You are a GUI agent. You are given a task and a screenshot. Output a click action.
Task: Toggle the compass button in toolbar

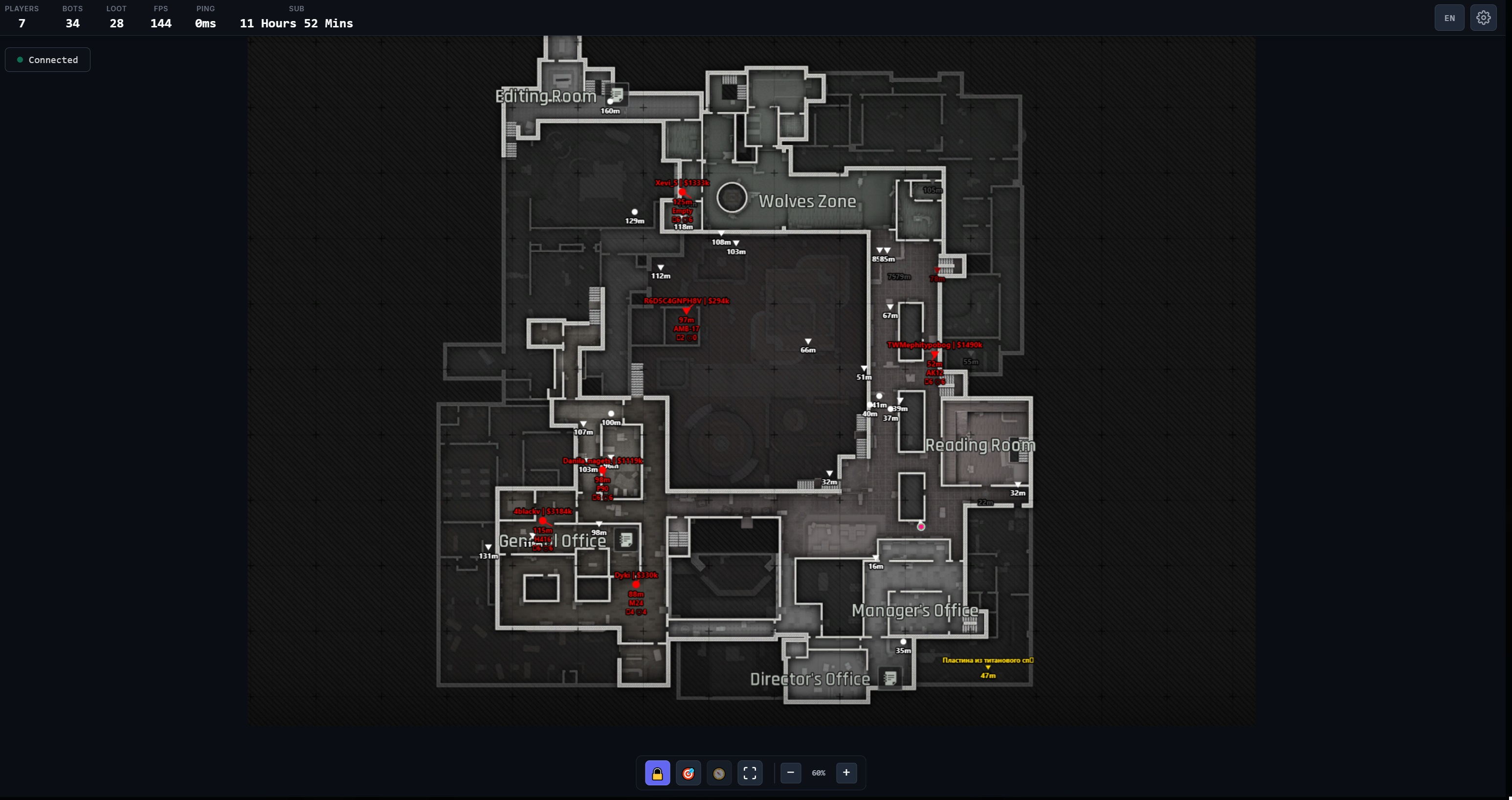click(719, 773)
